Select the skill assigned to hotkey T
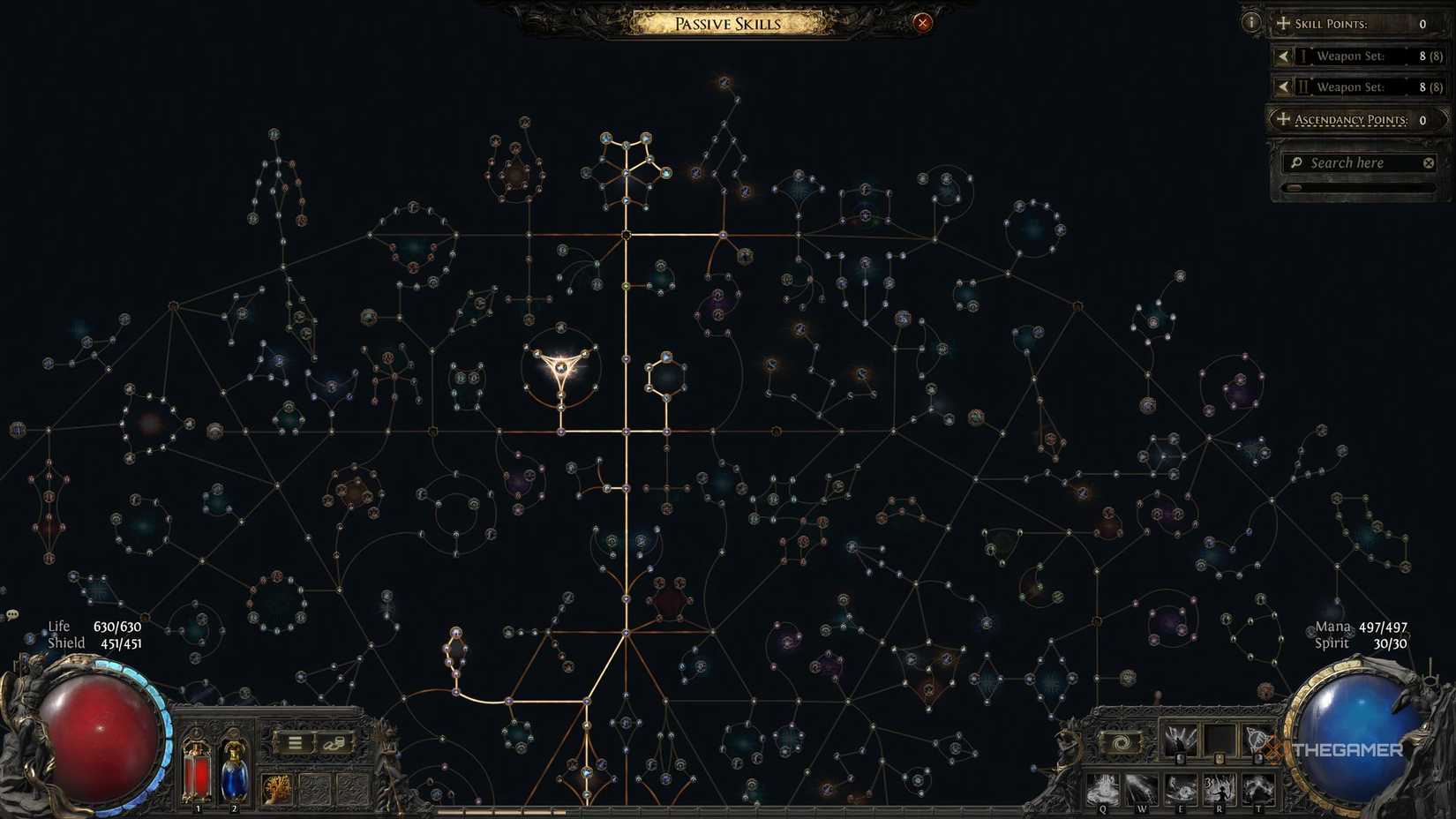 (1257, 788)
